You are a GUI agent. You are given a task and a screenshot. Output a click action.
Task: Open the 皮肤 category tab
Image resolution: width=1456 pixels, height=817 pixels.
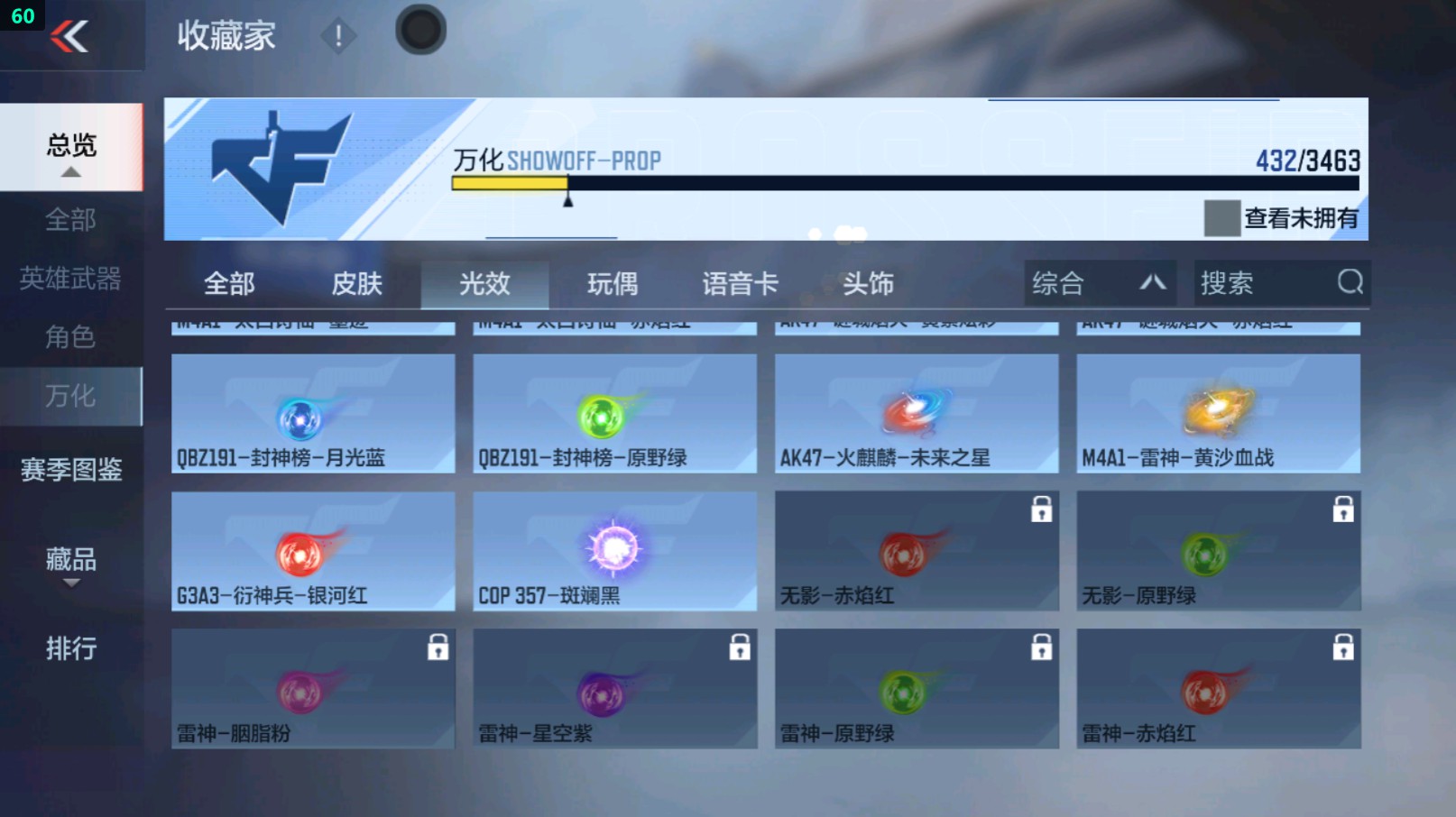coord(358,283)
